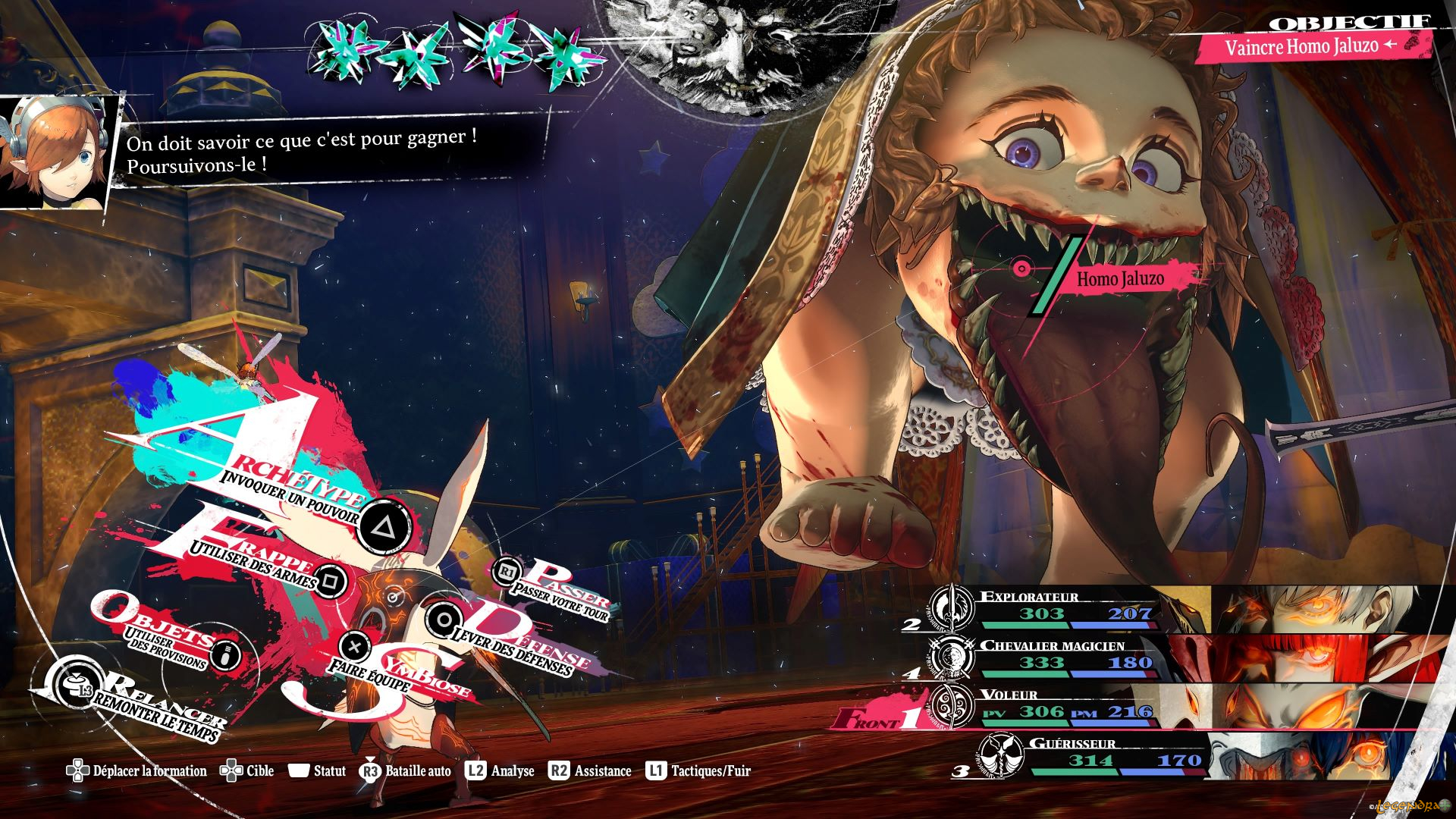Select the Explorateur party member panel

[x=1062, y=609]
